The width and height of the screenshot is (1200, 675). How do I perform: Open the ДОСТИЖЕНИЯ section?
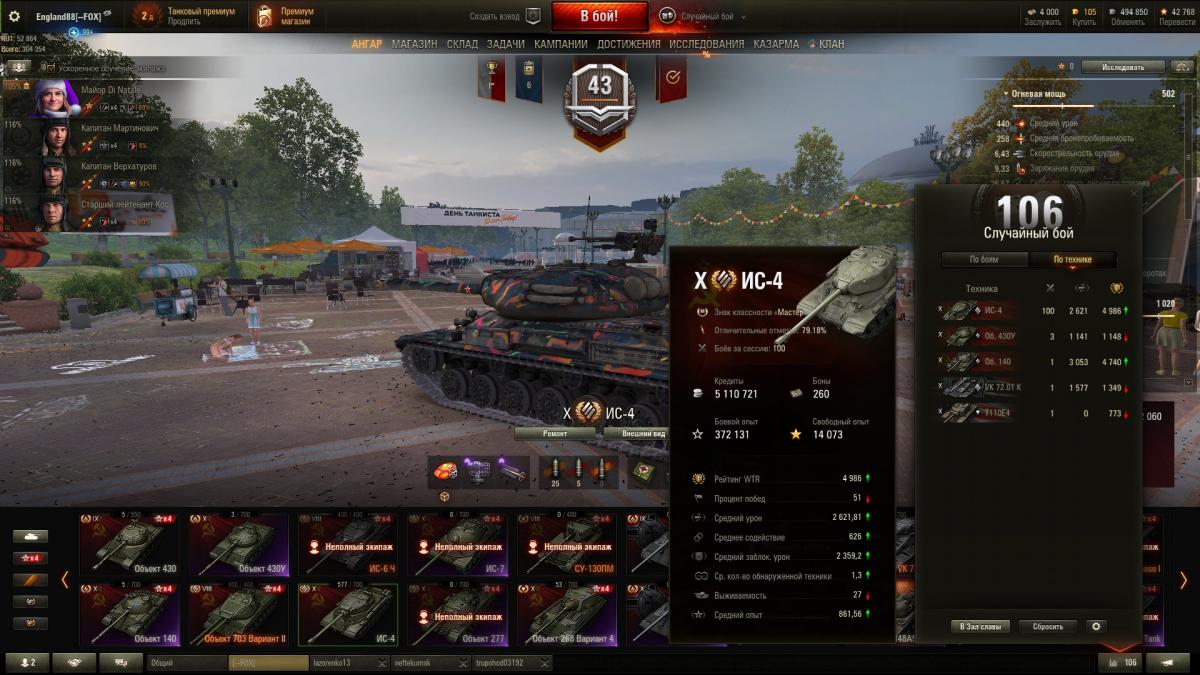coord(628,44)
